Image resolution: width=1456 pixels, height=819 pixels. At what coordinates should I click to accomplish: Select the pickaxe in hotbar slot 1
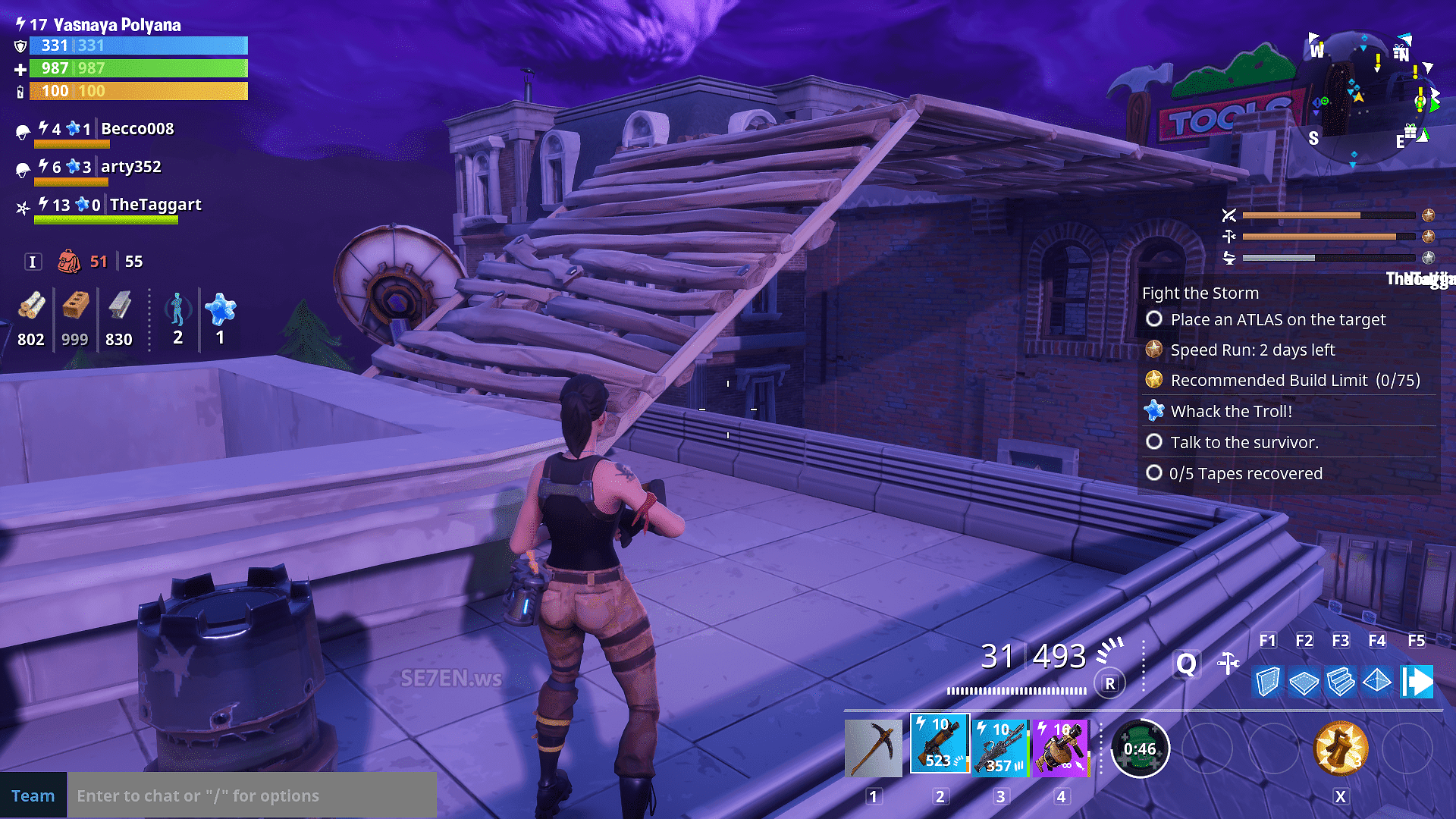click(x=873, y=745)
